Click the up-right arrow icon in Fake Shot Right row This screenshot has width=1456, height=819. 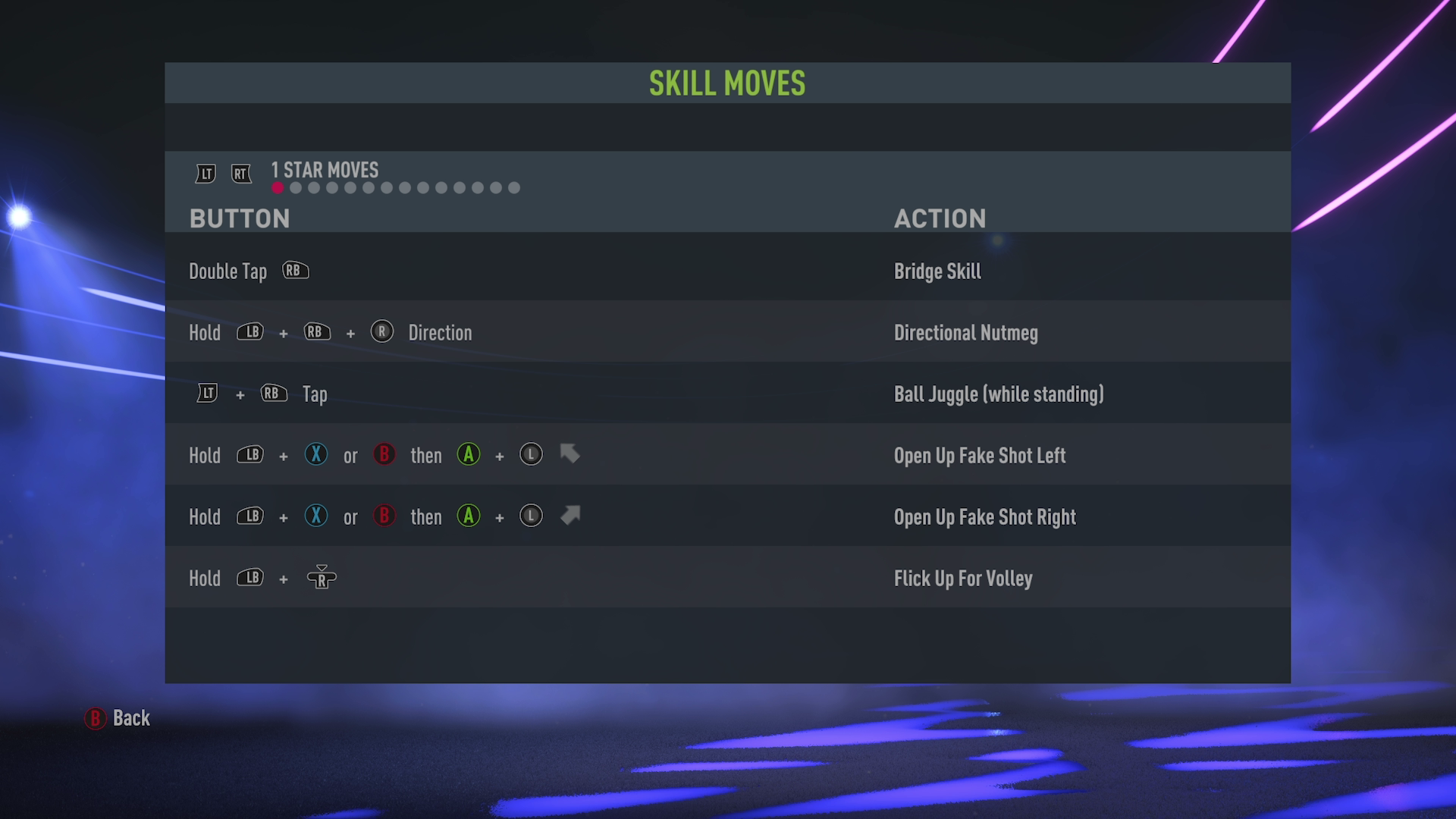(x=570, y=515)
